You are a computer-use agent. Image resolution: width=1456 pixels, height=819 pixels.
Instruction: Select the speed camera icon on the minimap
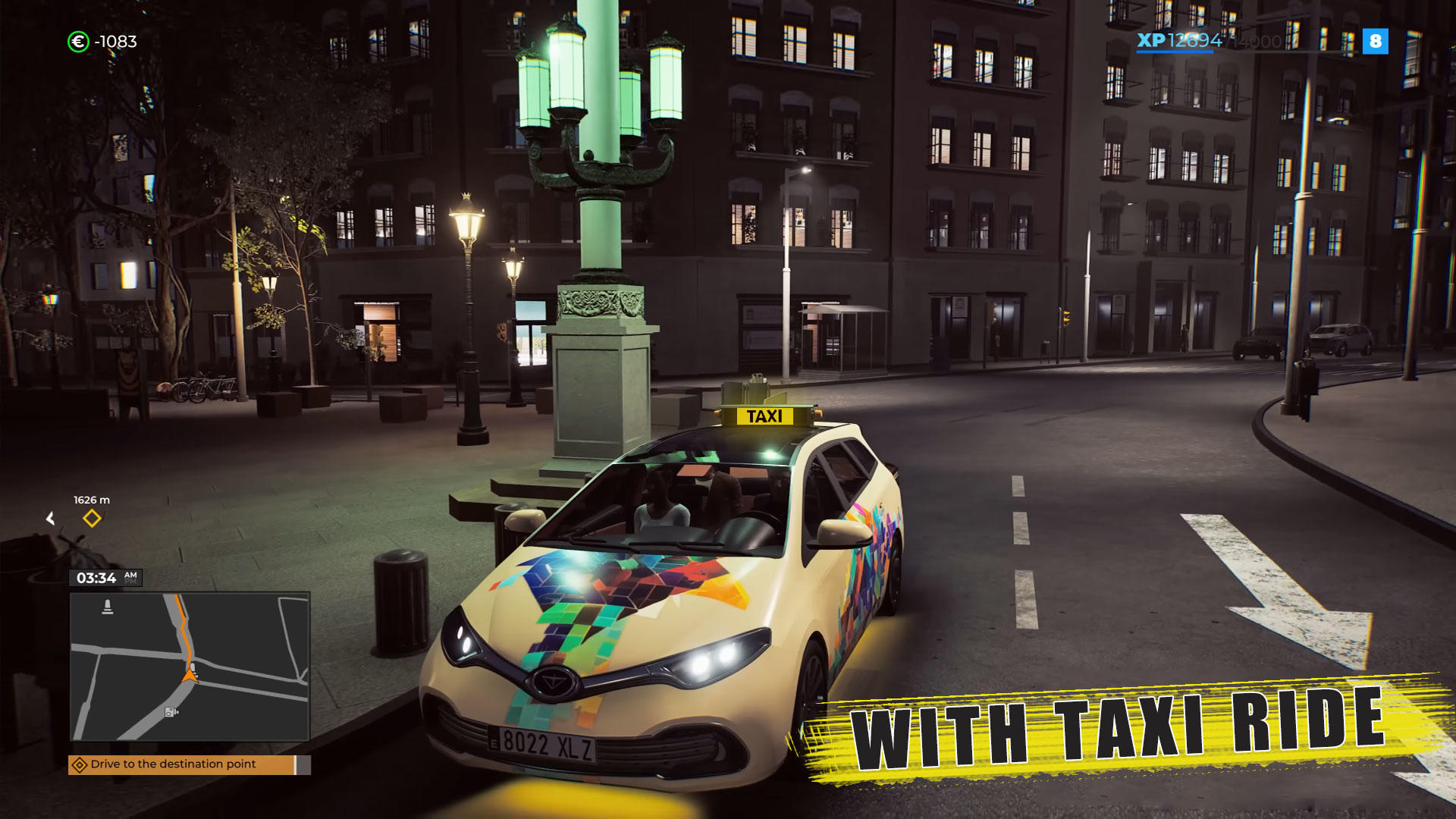coord(170,711)
